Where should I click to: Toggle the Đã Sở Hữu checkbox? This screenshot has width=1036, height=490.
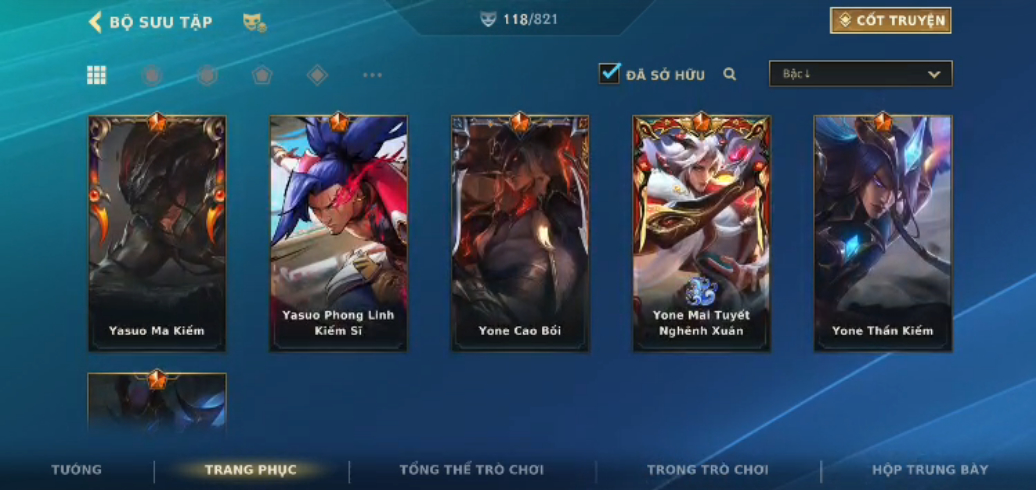(609, 74)
